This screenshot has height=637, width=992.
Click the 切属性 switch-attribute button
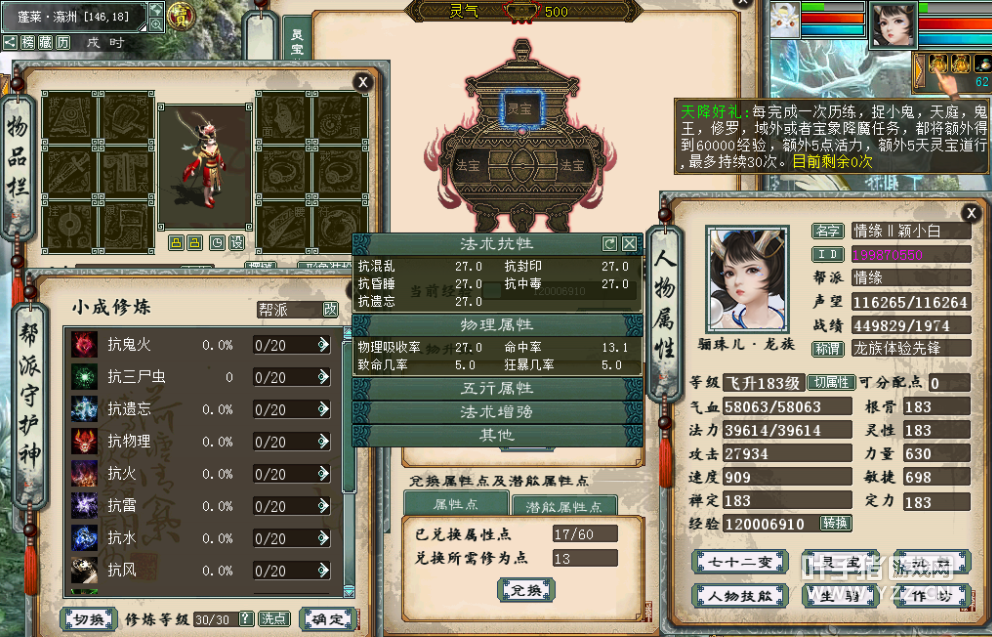(x=830, y=382)
